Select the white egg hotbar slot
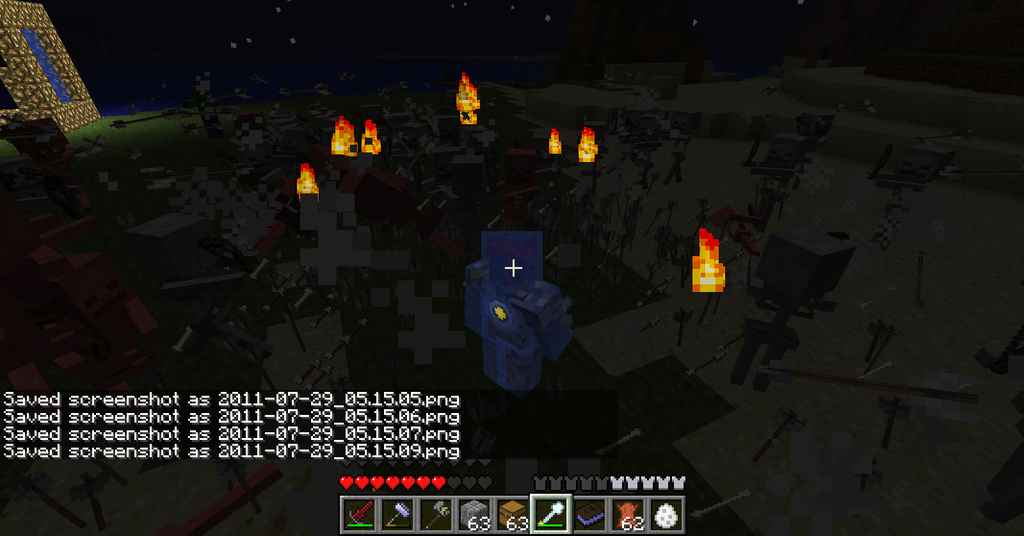The image size is (1024, 536). click(665, 514)
